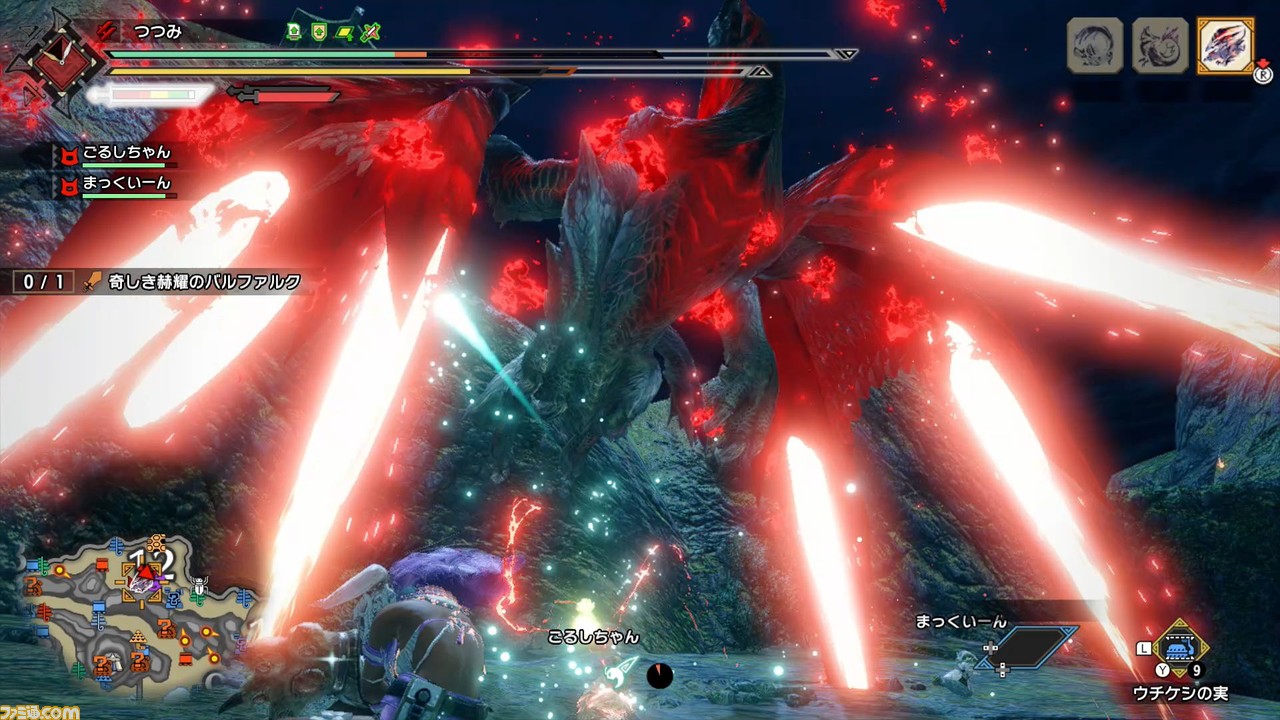Click the sword-crossed status buff icon
The image size is (1280, 720).
[x=371, y=32]
